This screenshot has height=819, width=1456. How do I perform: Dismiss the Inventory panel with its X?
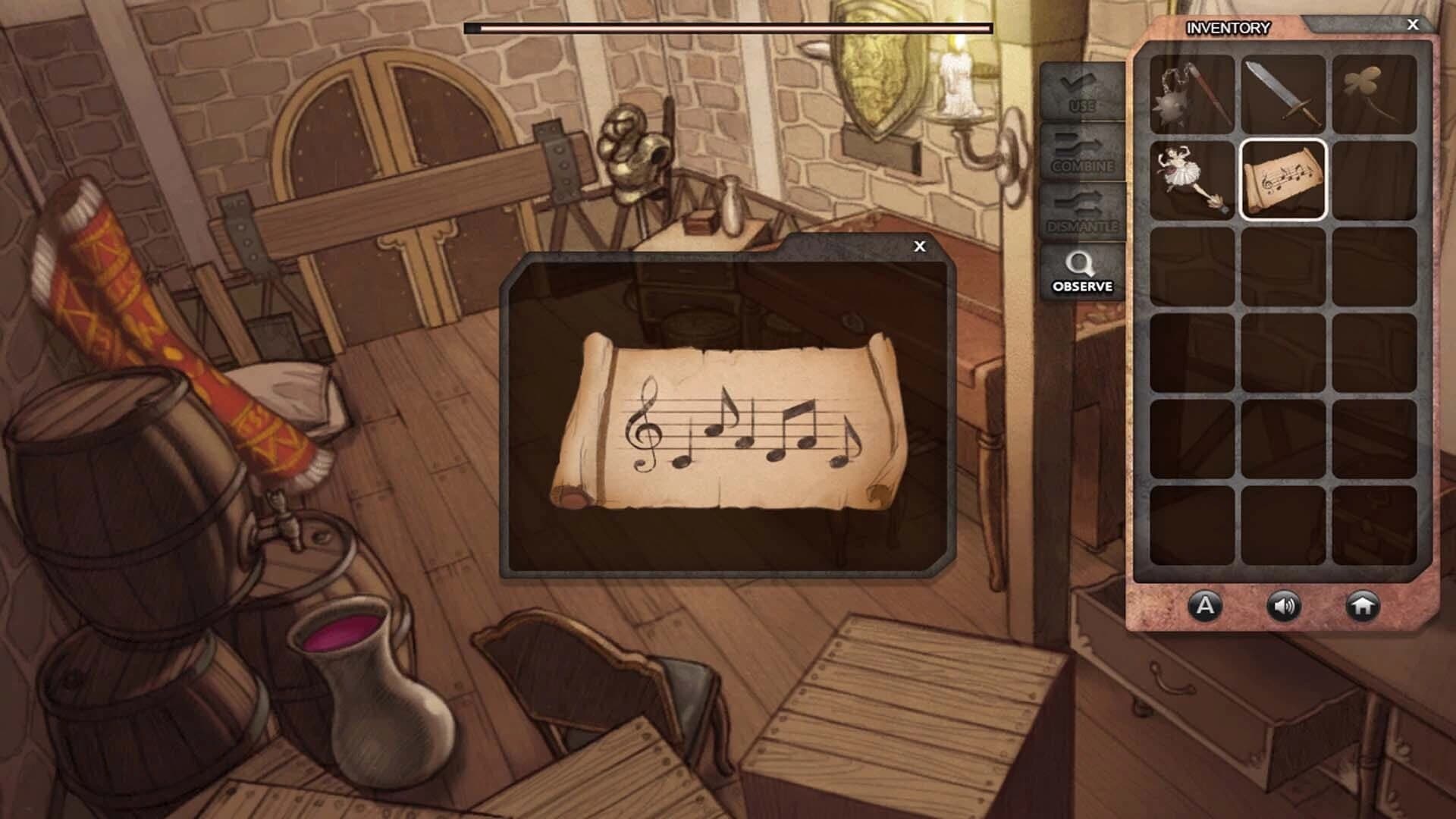coord(1412,25)
